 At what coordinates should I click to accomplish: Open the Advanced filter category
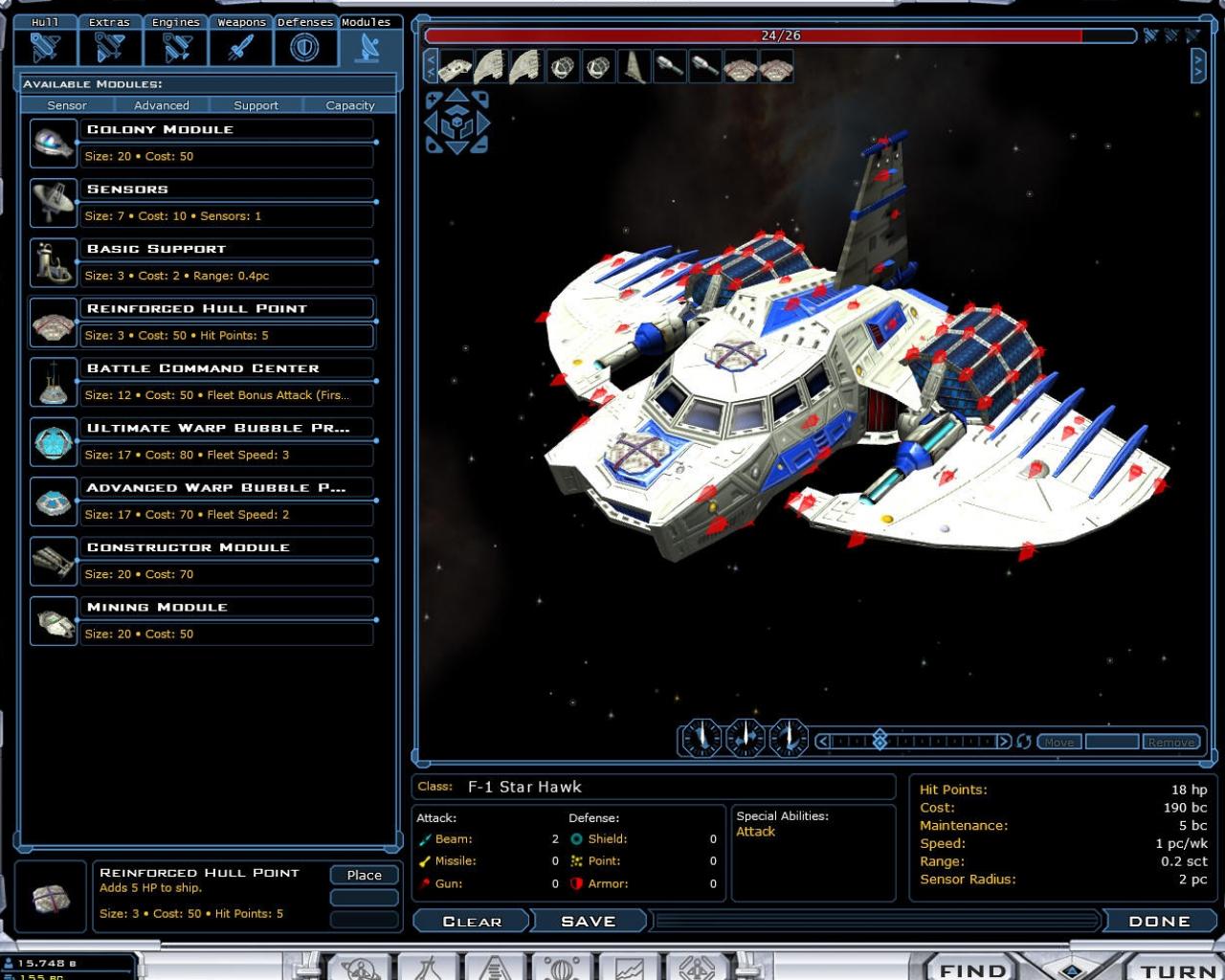pyautogui.click(x=161, y=105)
